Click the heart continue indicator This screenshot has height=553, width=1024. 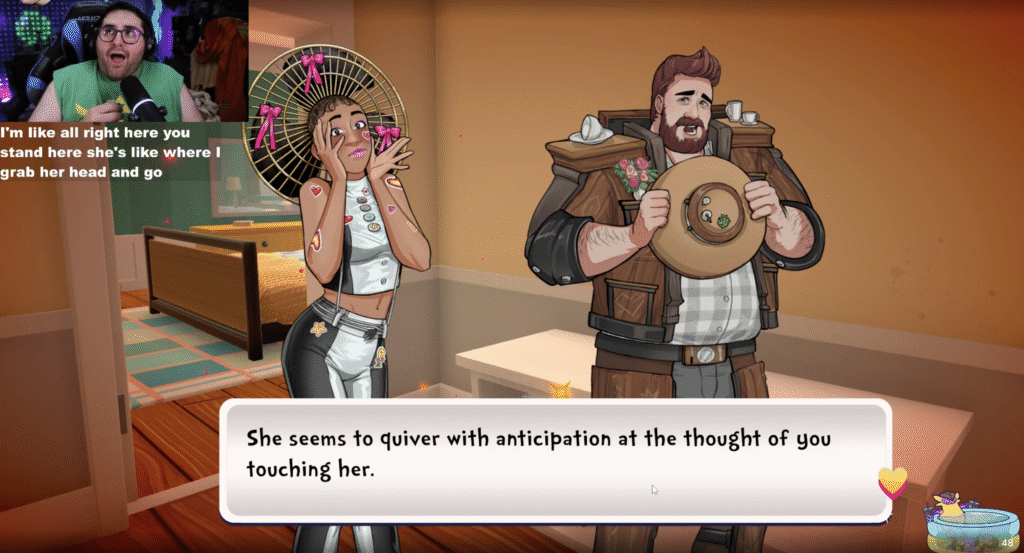[x=892, y=482]
